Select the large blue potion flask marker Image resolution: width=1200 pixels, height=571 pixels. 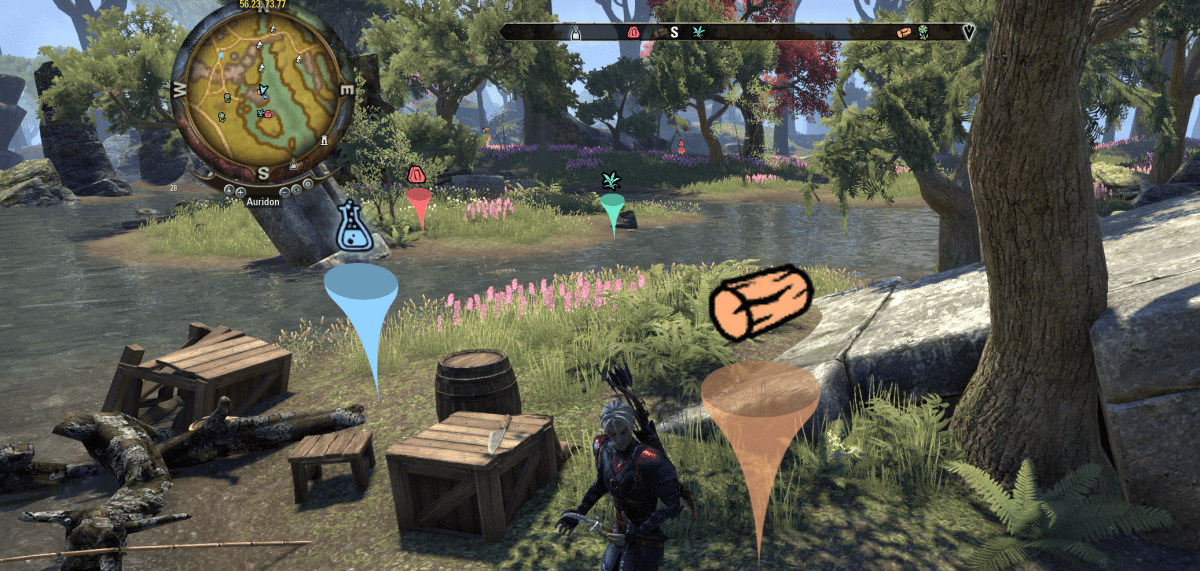click(354, 228)
